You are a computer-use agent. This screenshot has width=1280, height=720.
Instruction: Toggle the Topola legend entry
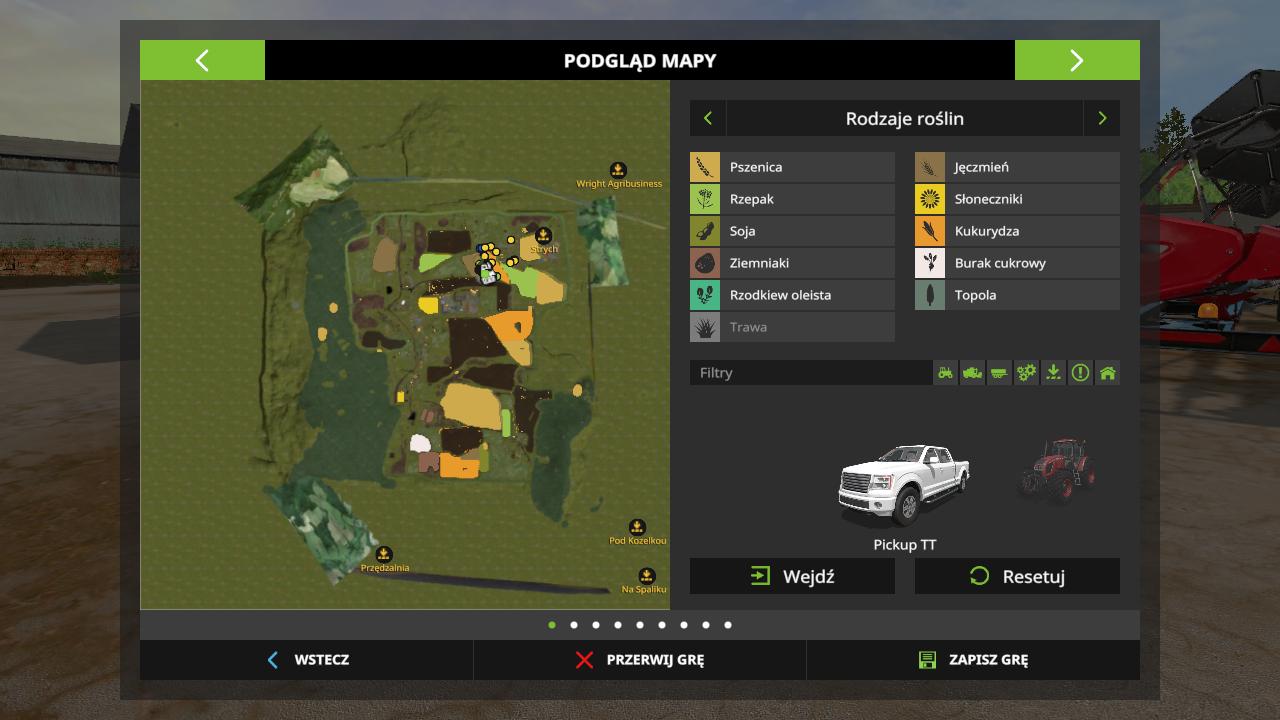[x=1017, y=295]
